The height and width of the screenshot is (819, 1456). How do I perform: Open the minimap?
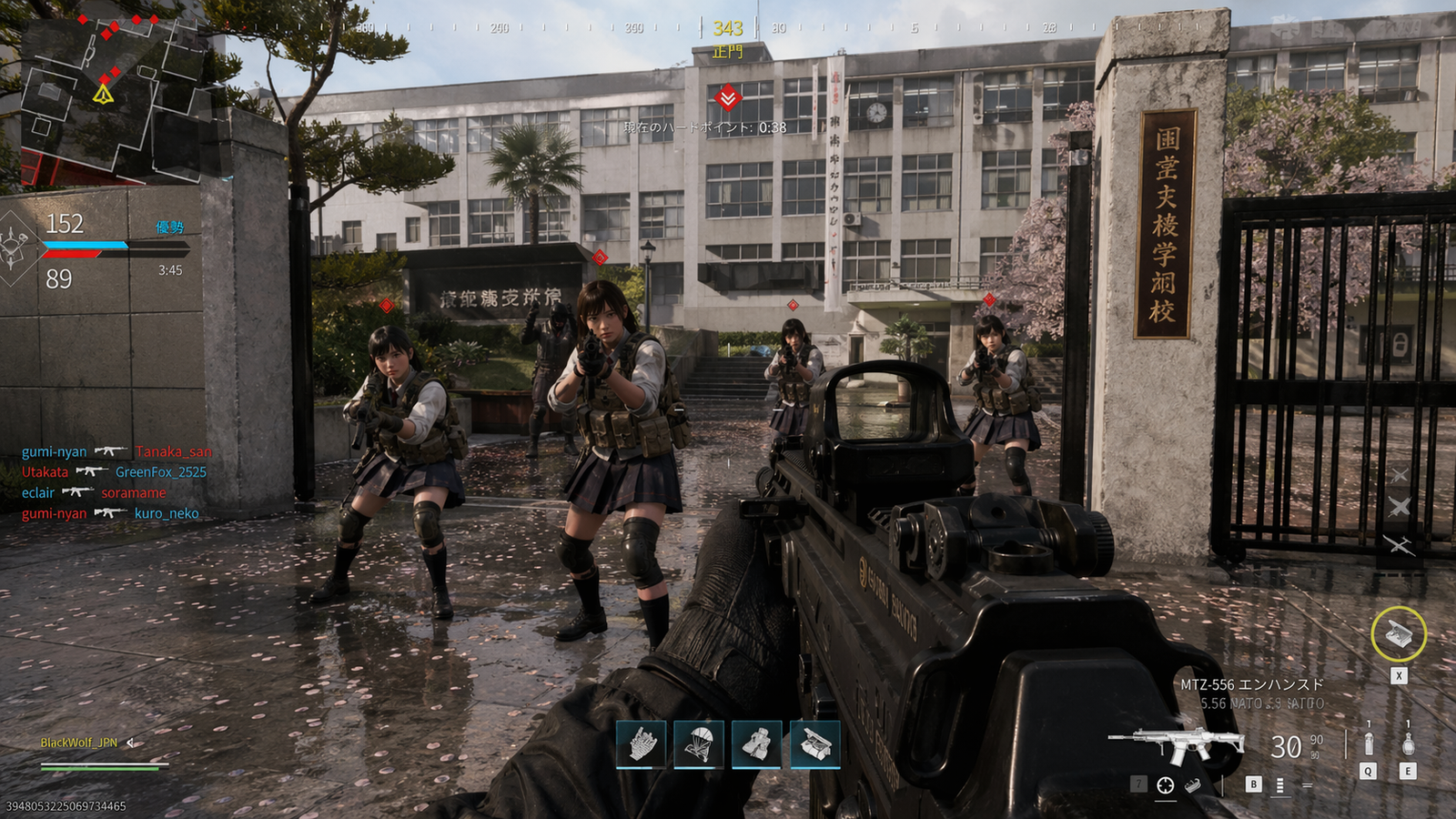point(114,97)
